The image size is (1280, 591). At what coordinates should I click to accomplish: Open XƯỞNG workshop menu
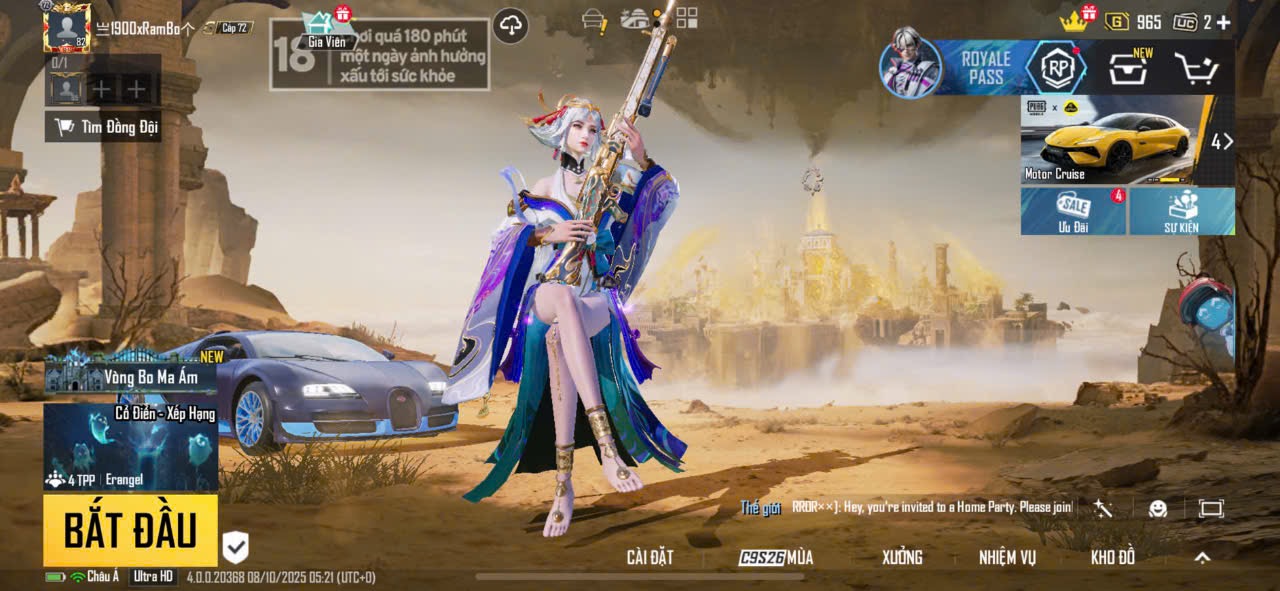tap(901, 558)
